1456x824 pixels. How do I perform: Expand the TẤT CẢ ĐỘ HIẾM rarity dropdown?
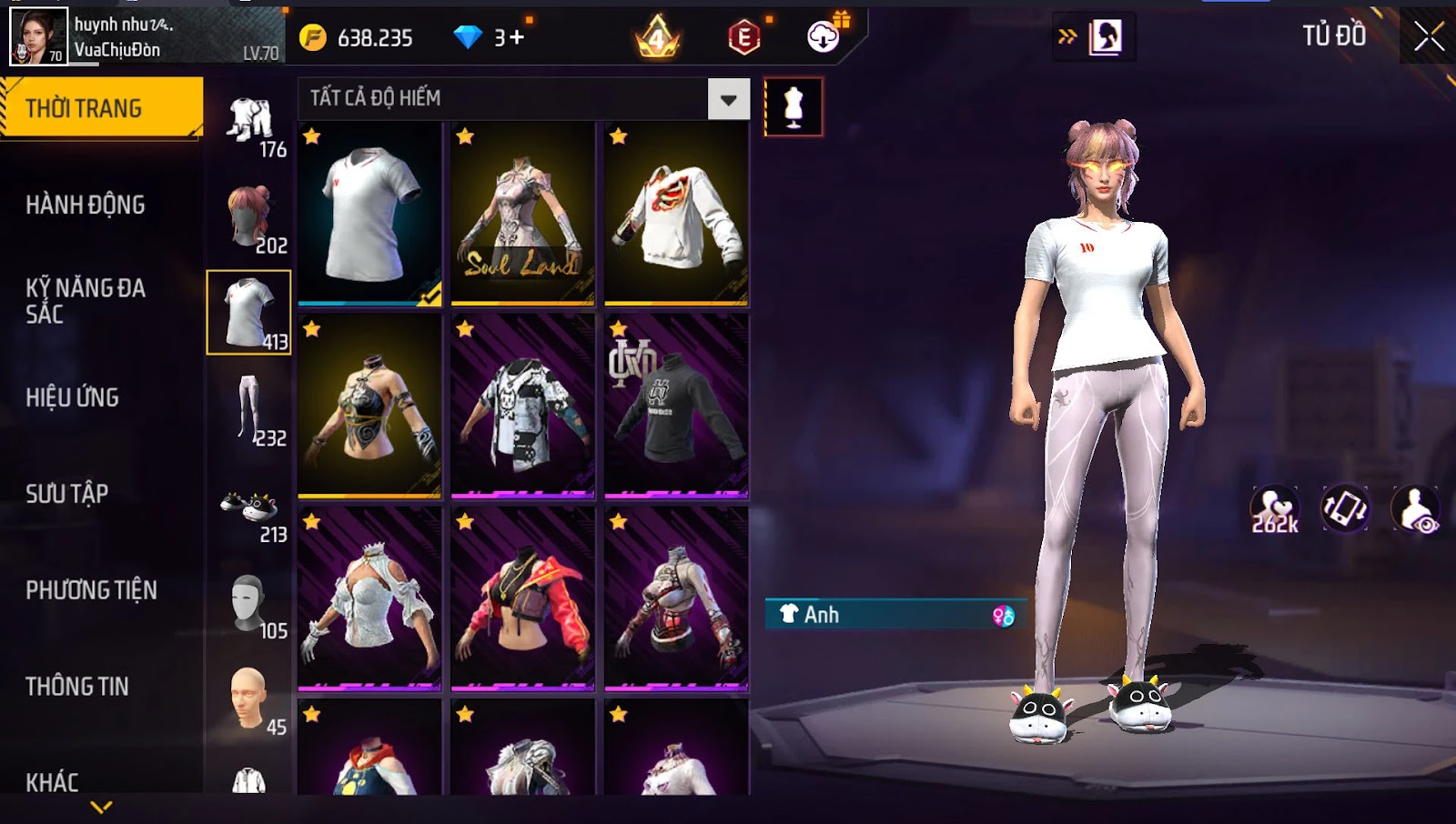click(x=728, y=99)
